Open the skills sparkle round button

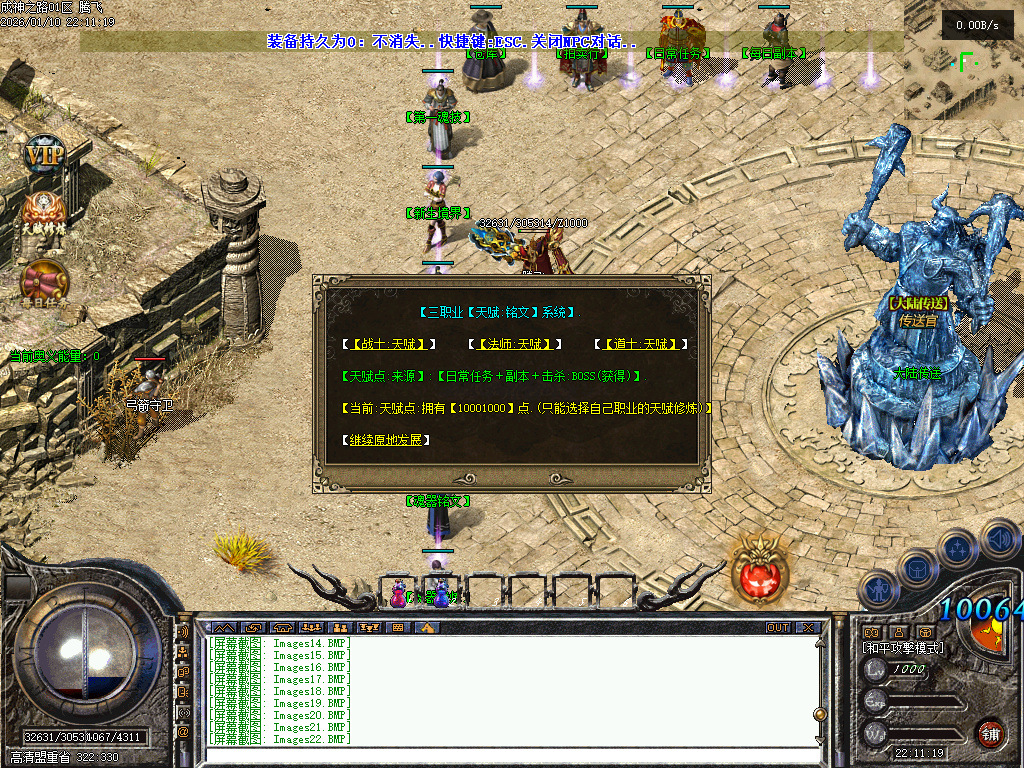click(x=958, y=548)
